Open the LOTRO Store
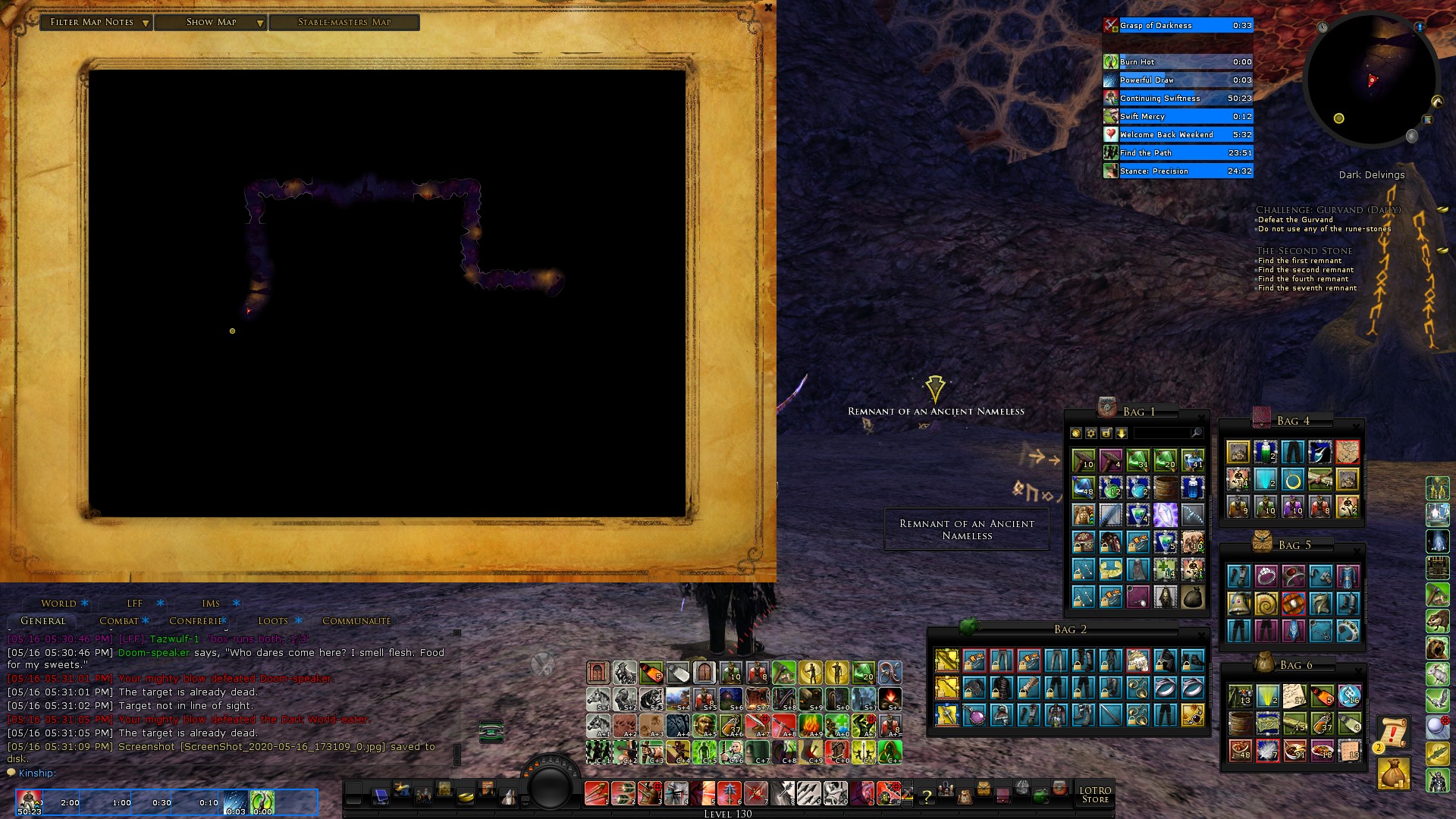Screen dimensions: 1456x819 (x=1095, y=795)
